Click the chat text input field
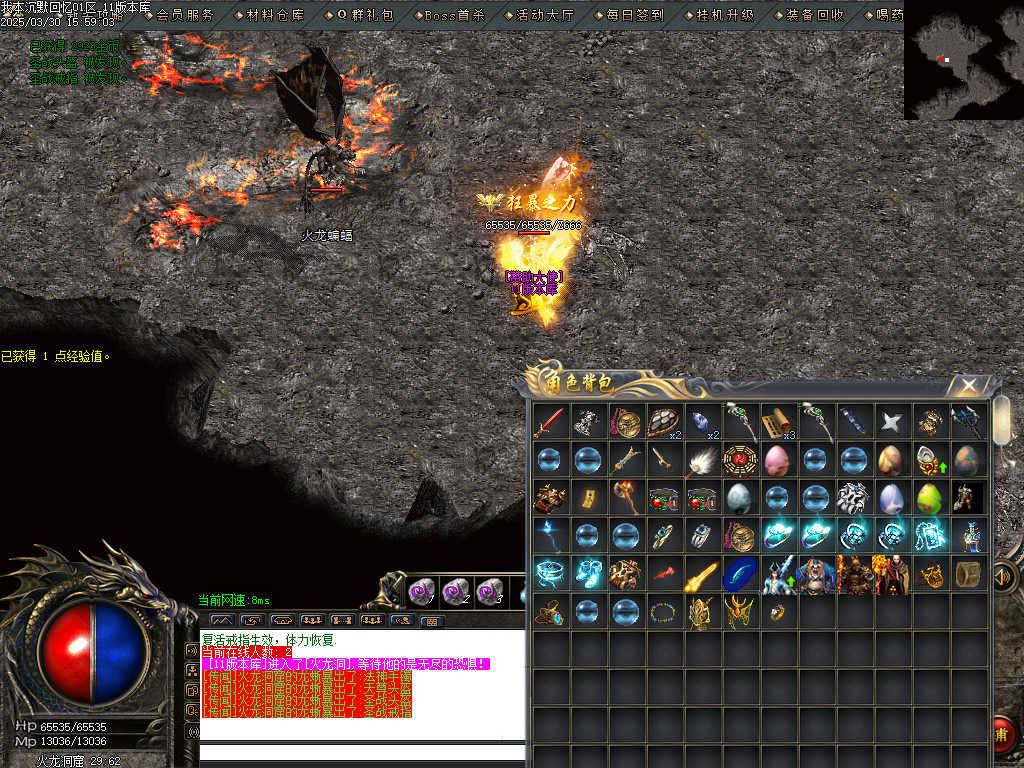Image resolution: width=1024 pixels, height=768 pixels. pyautogui.click(x=362, y=753)
